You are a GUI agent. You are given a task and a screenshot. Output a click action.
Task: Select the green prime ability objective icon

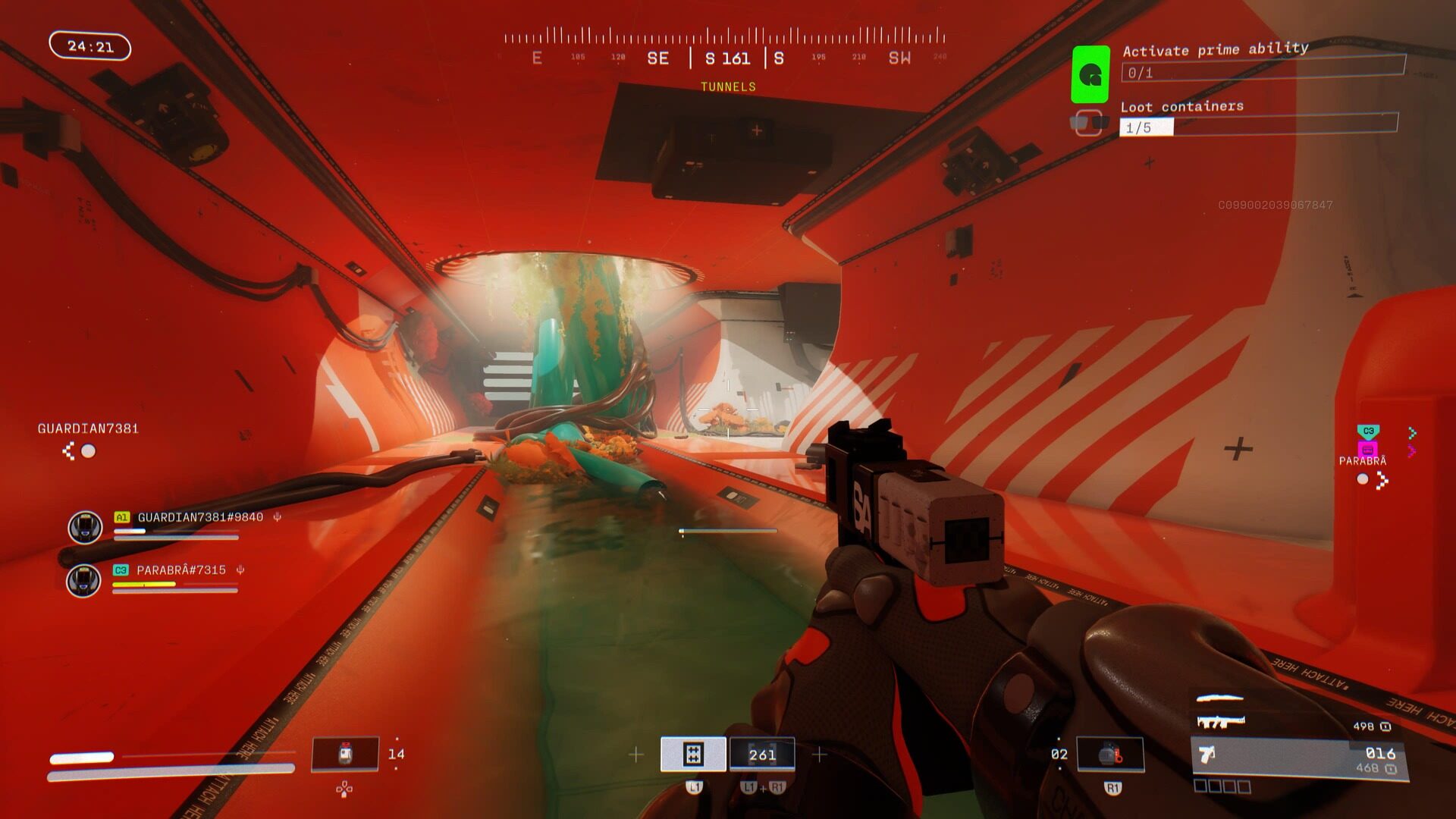[x=1090, y=74]
